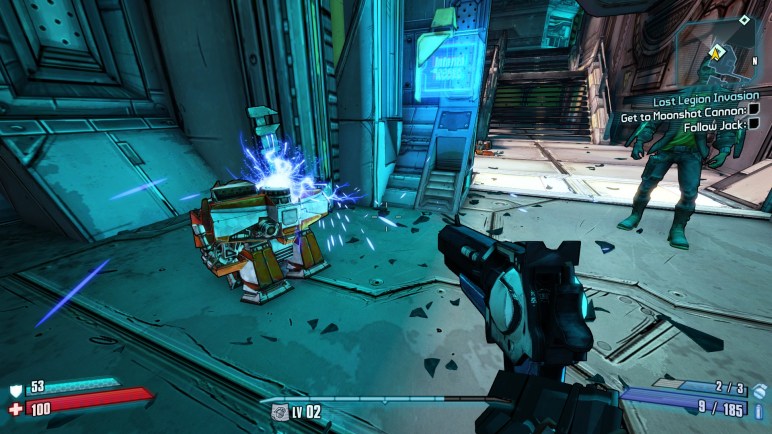Screen dimensions: 772x434
Task: Select the LV 02 level badge
Action: click(x=297, y=411)
